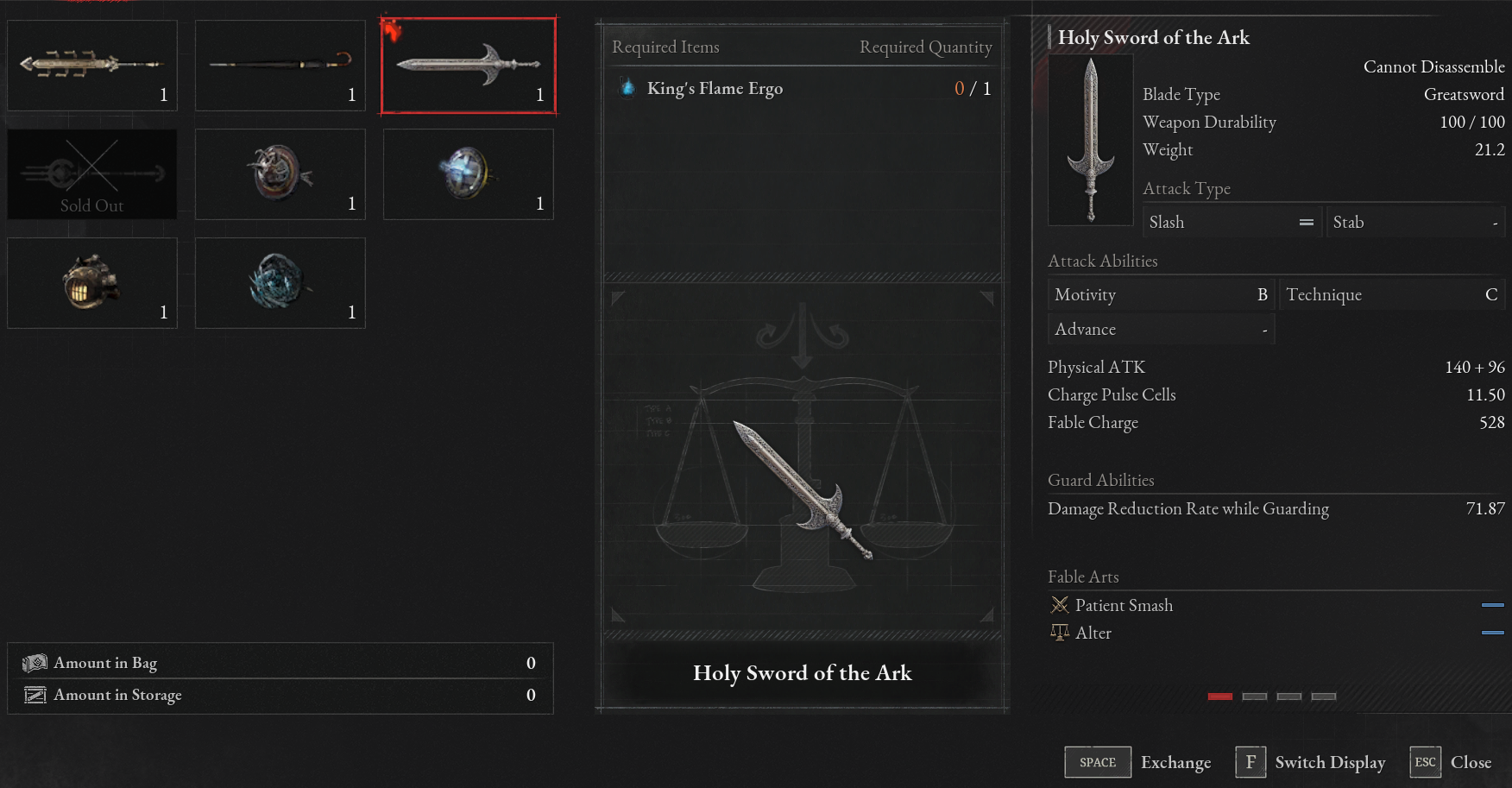The height and width of the screenshot is (788, 1512).
Task: Click the crossed swords icon beside Patient Smash
Action: point(1058,604)
